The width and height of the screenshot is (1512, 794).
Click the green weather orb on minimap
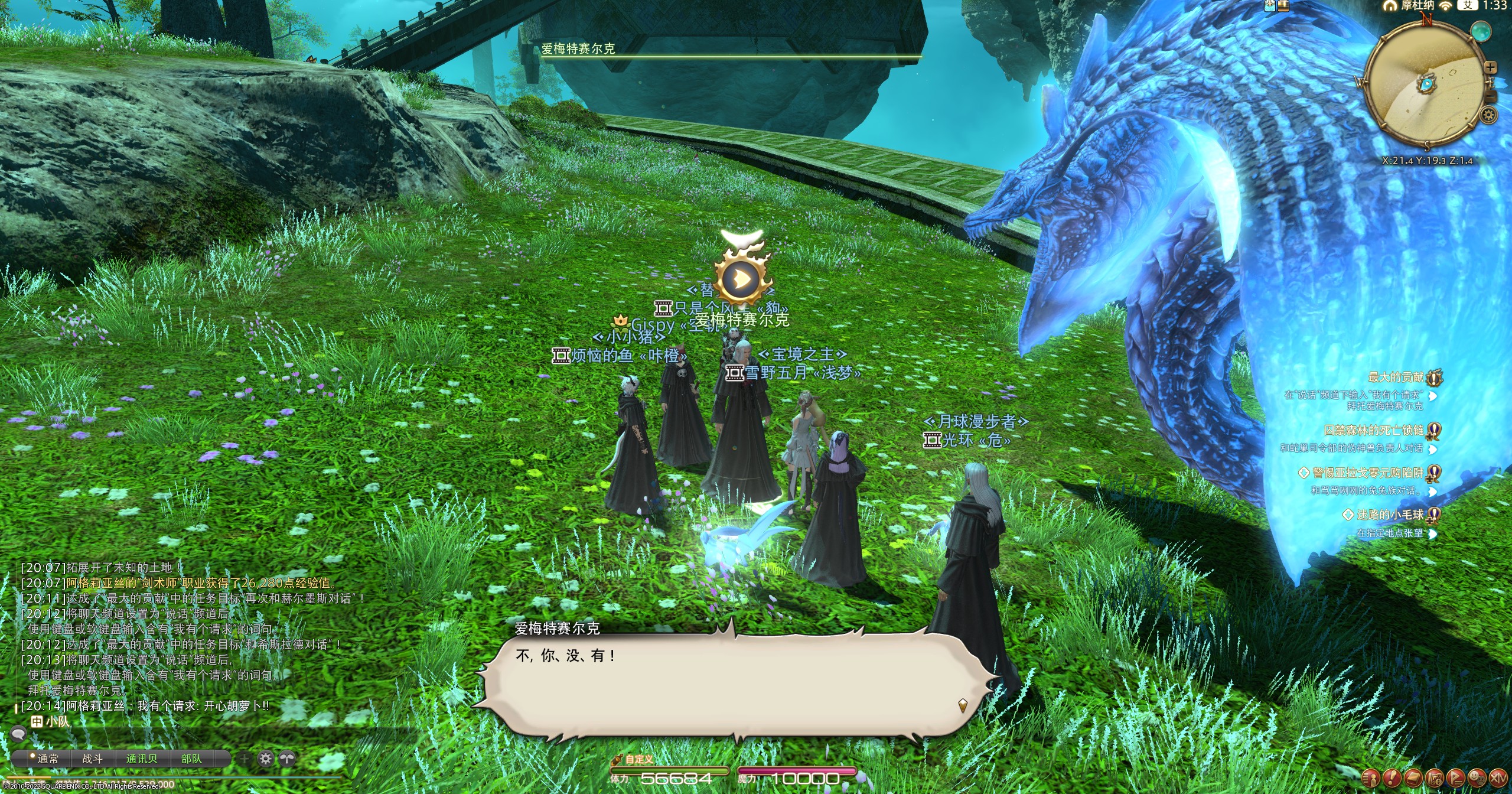pos(1480,31)
